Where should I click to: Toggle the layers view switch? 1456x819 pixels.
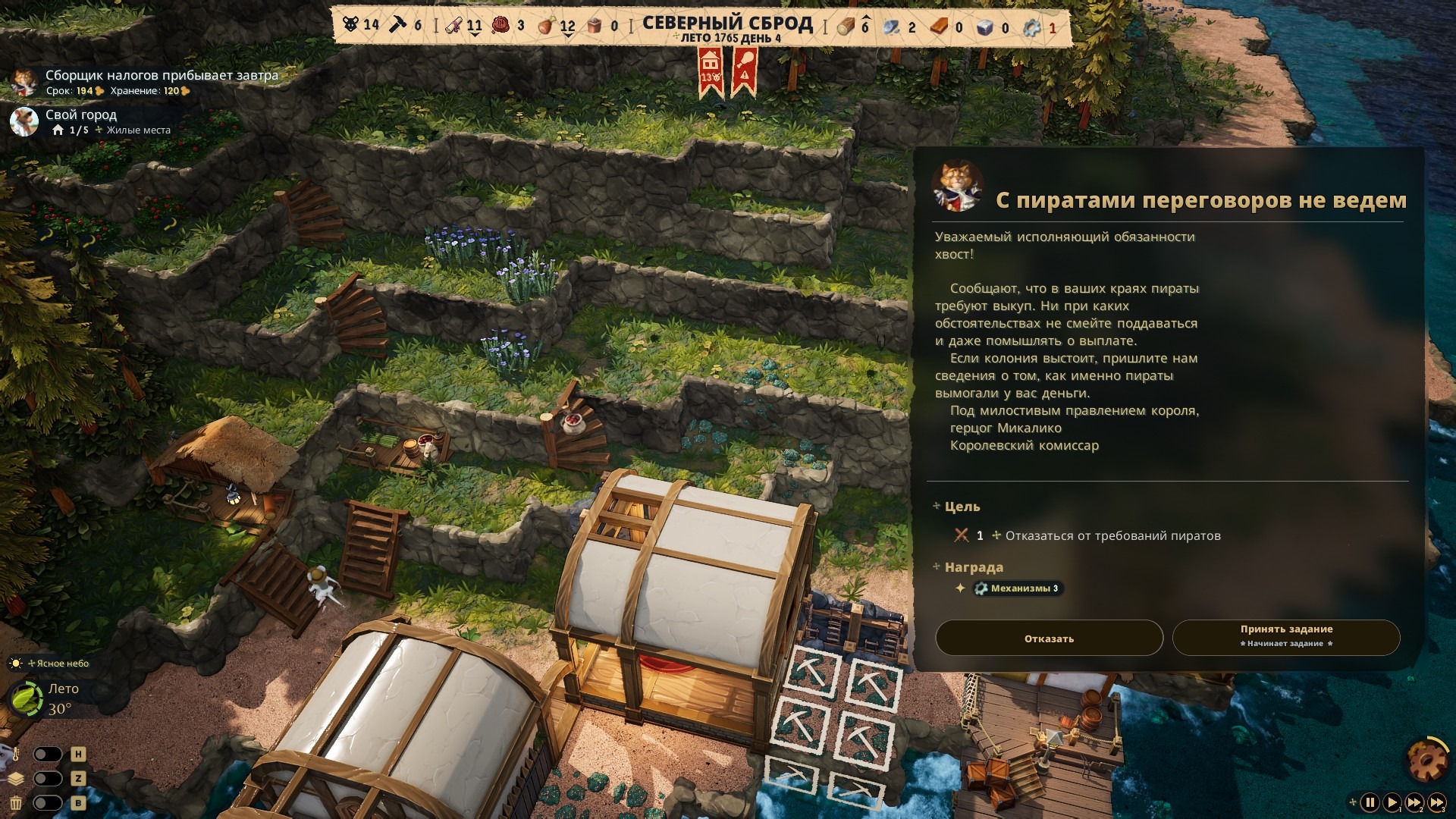coord(47,779)
